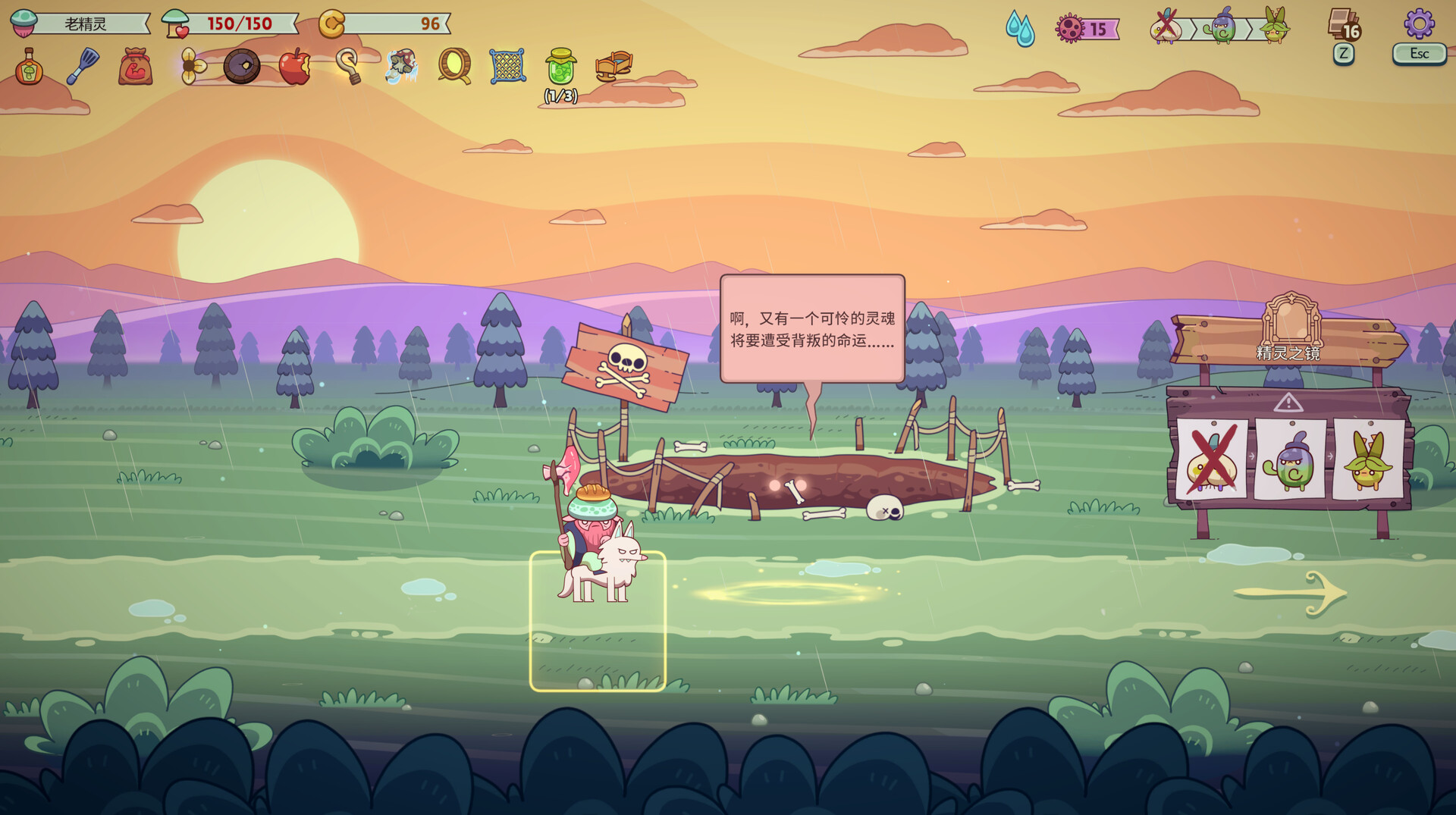Check the spiky spore counter icon
The height and width of the screenshot is (815, 1456).
[x=1070, y=29]
